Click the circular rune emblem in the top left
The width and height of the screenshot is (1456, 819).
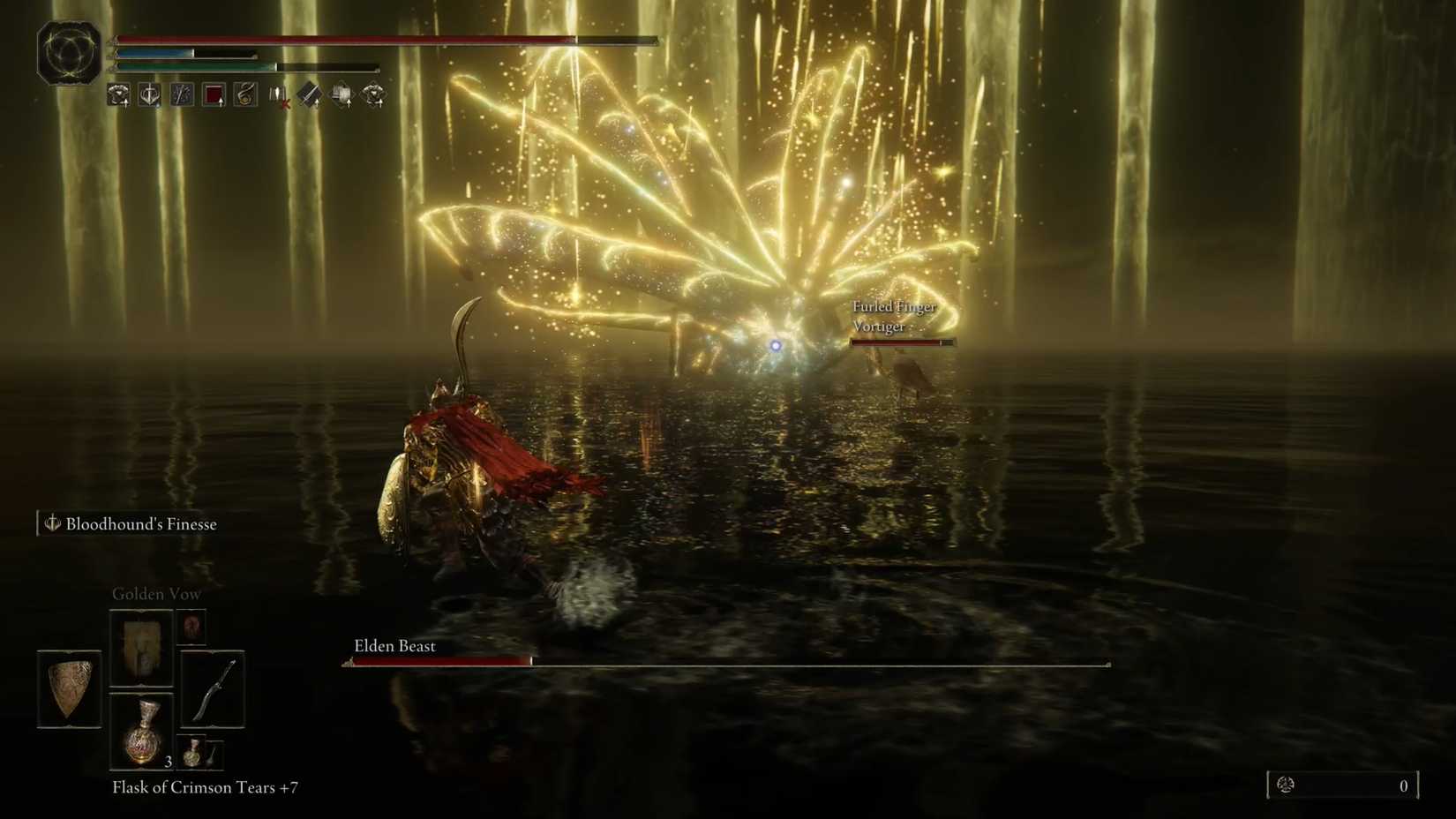67,51
